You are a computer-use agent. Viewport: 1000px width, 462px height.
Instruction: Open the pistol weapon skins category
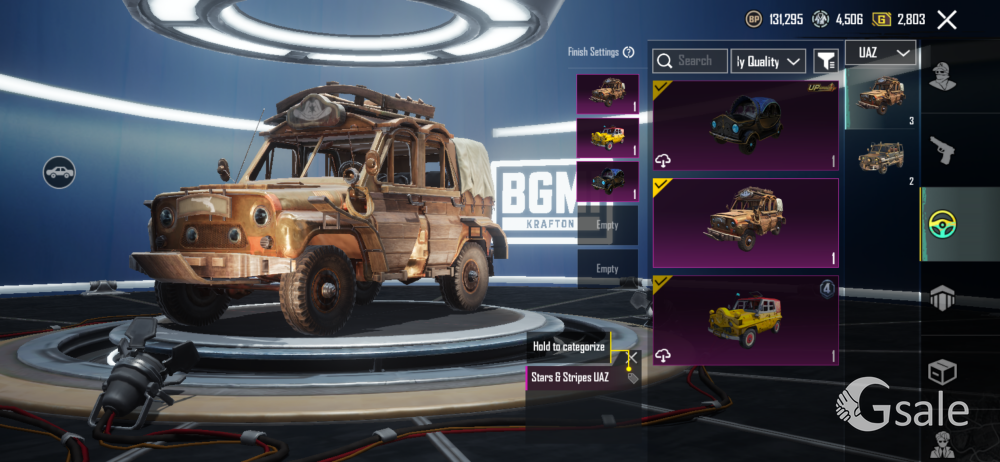[x=941, y=151]
